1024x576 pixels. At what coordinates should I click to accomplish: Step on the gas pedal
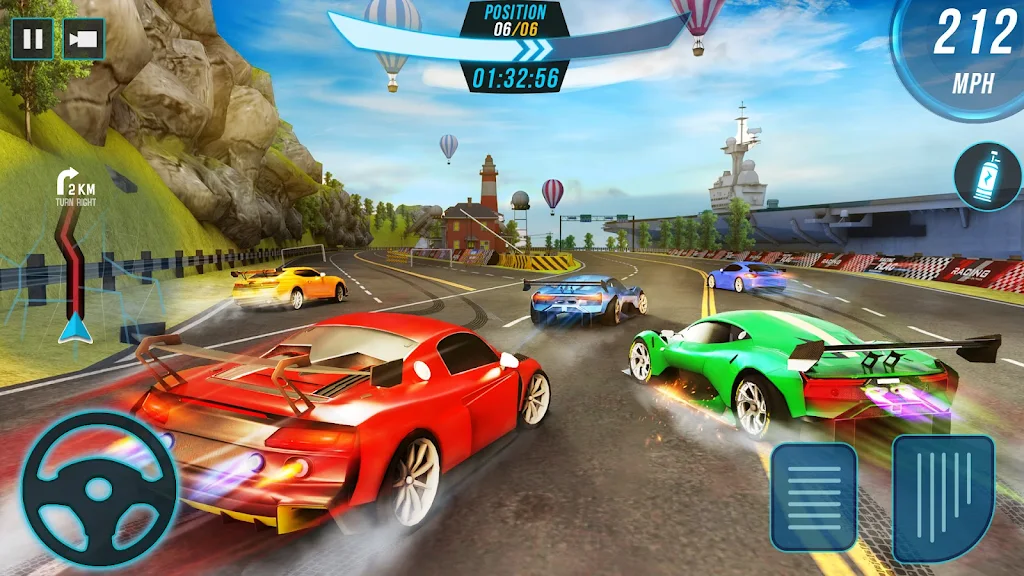(x=943, y=496)
